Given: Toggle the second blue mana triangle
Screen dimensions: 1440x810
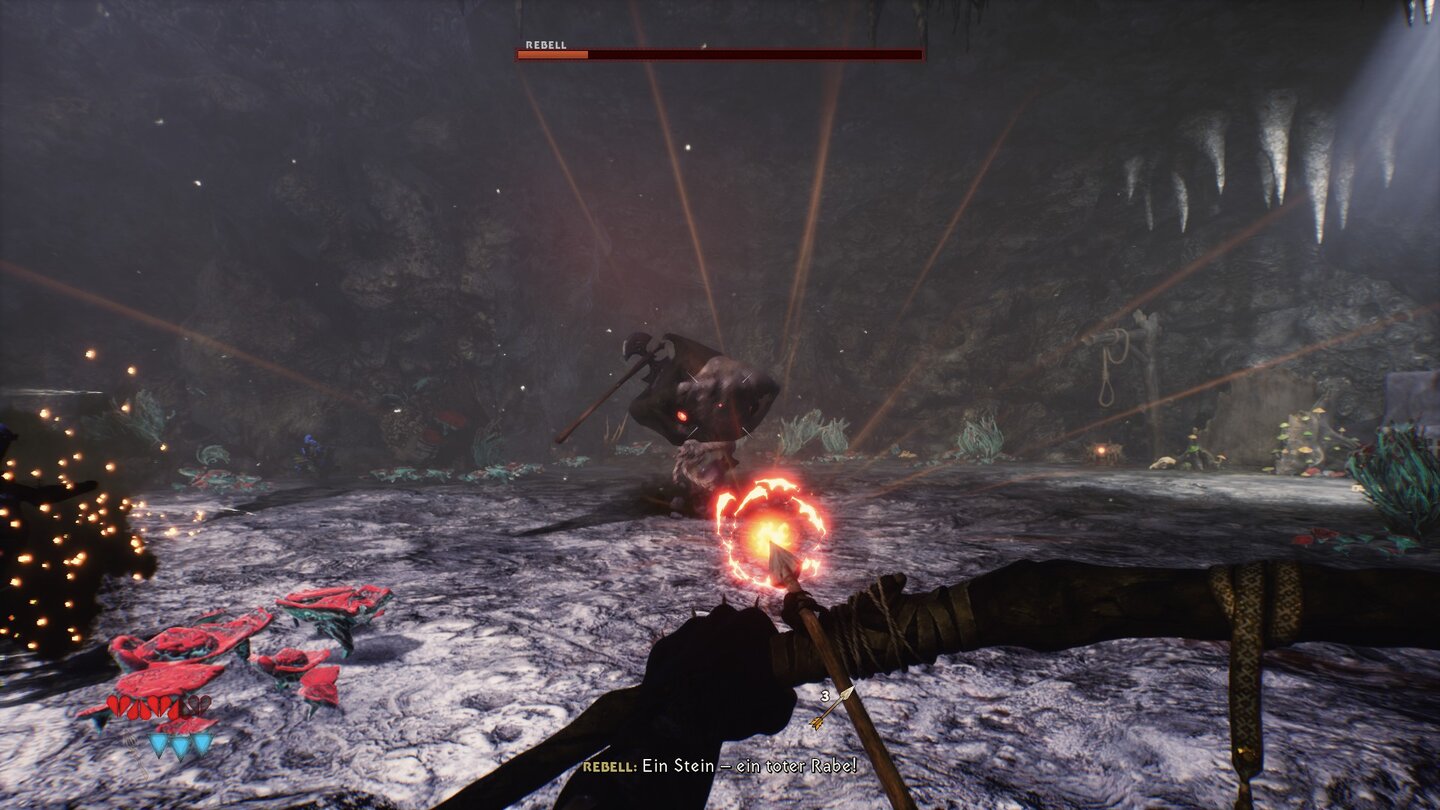Looking at the screenshot, I should 180,743.
